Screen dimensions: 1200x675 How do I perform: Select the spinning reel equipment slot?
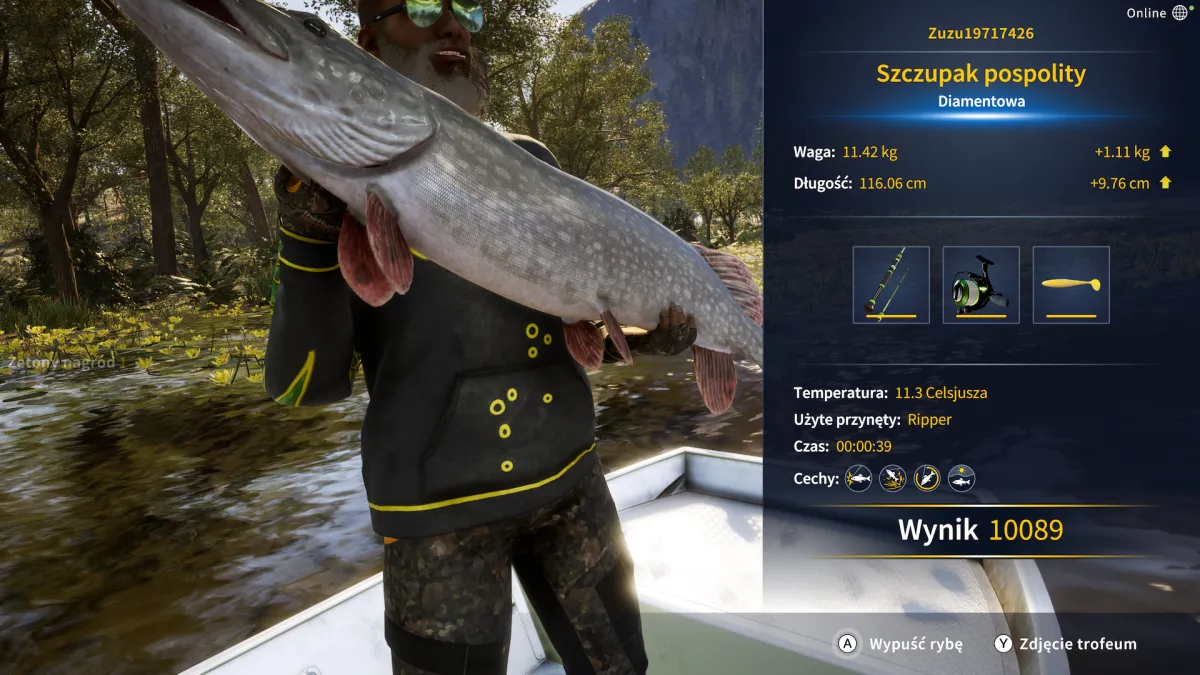tap(981, 285)
